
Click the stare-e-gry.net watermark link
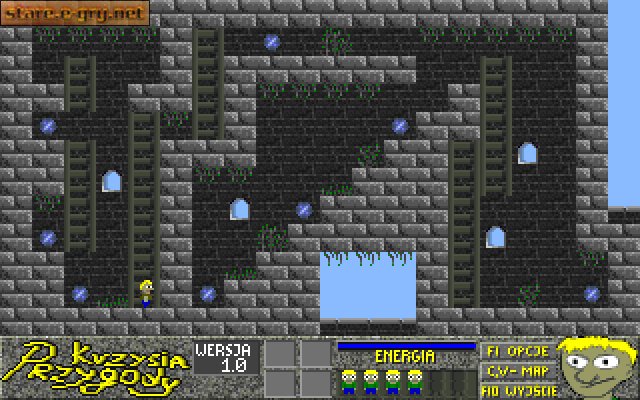(x=73, y=14)
